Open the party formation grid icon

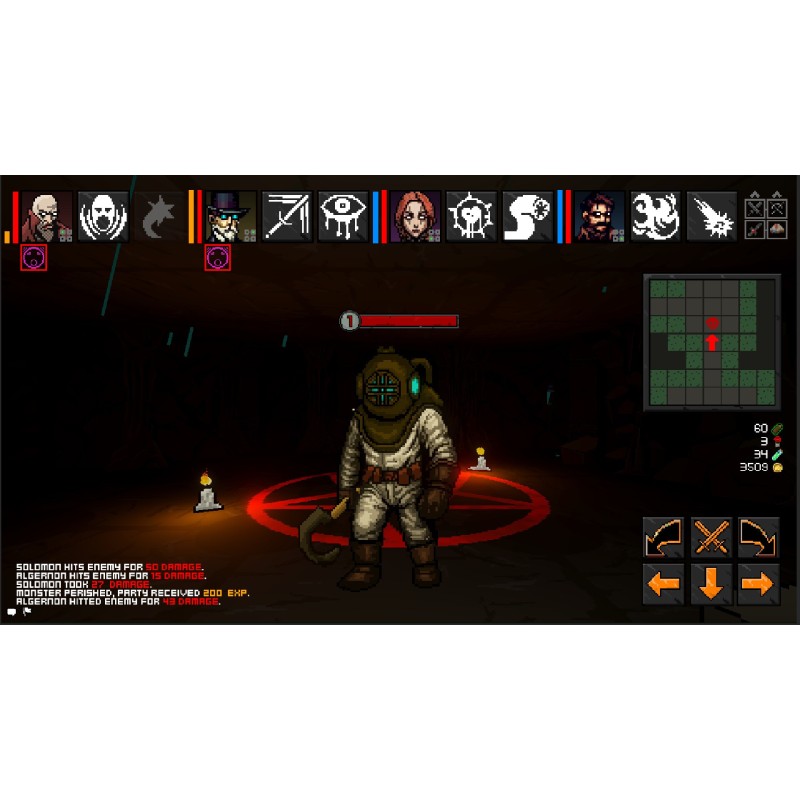point(766,218)
